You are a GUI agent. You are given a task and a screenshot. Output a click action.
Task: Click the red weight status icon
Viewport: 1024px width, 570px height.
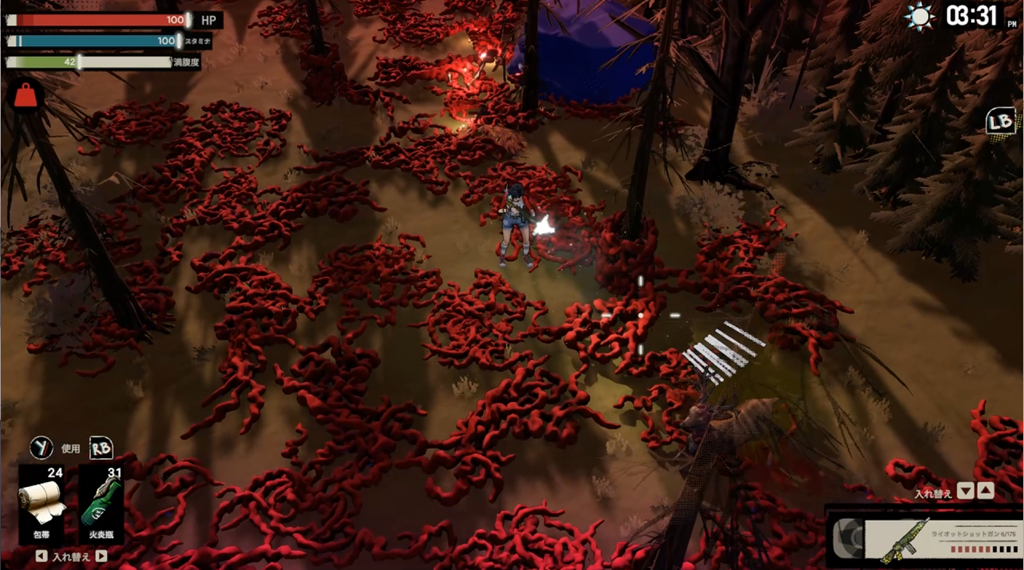(25, 95)
